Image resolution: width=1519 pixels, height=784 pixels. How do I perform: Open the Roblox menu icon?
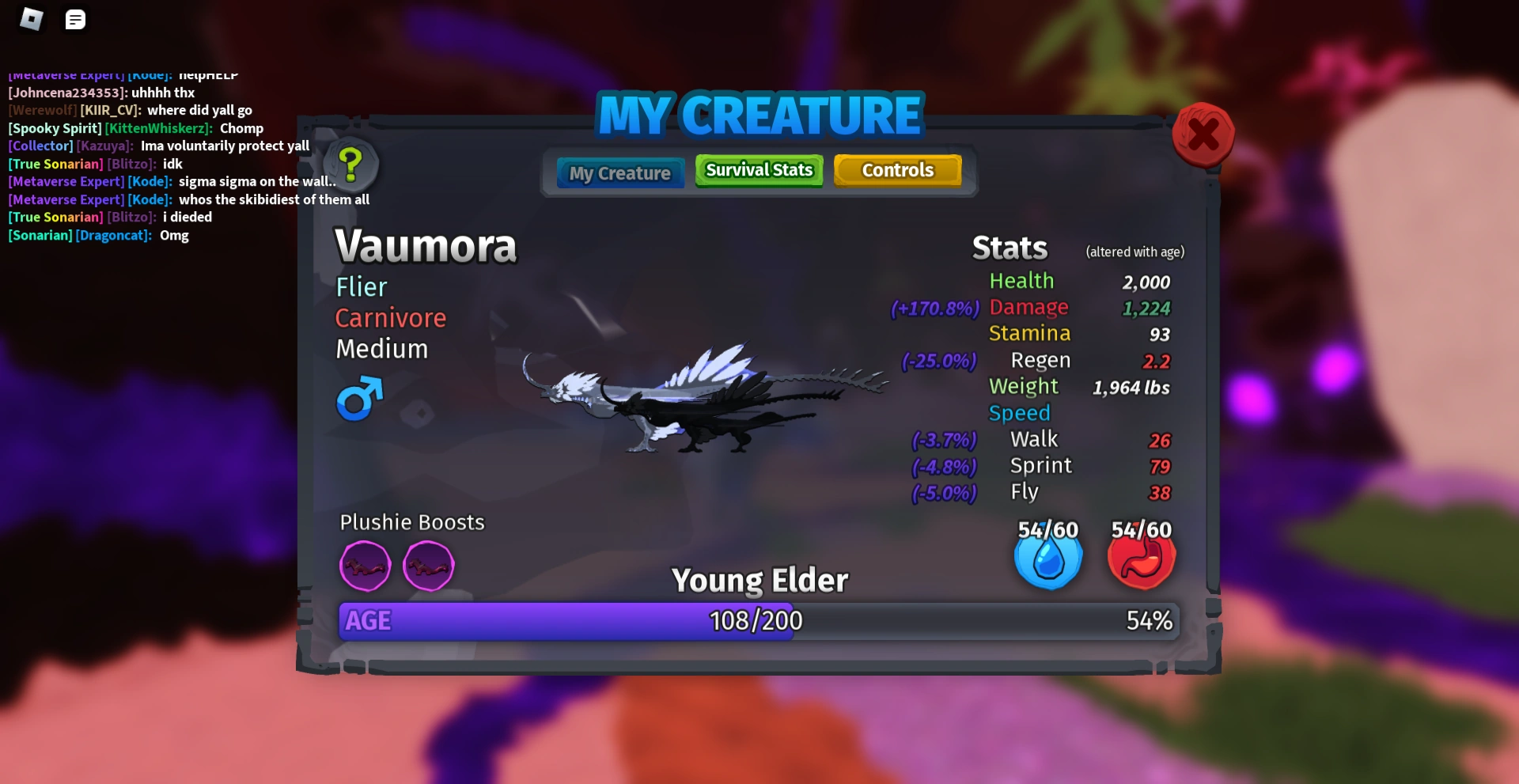coord(32,19)
